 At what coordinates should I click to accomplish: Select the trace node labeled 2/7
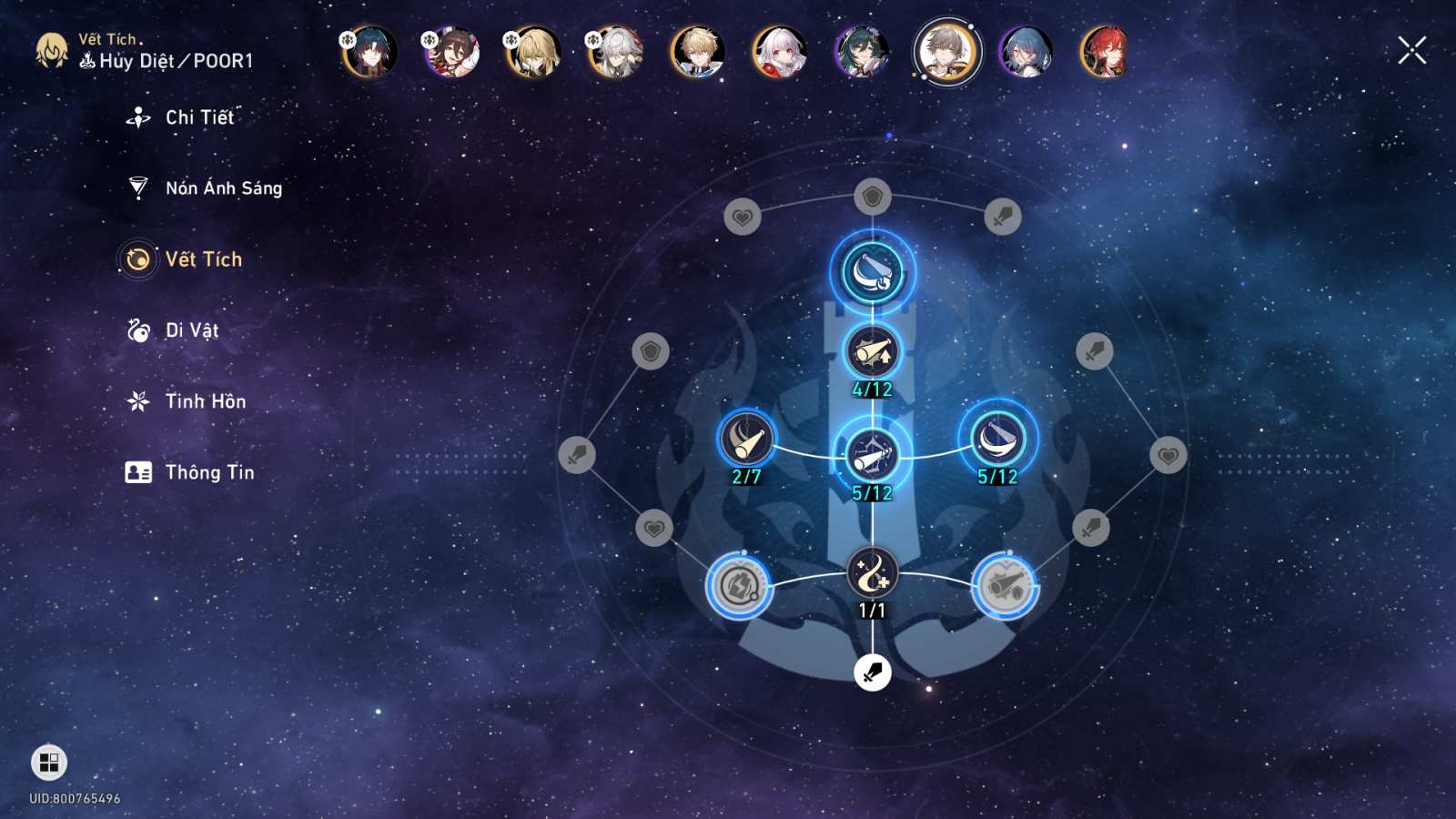click(746, 440)
